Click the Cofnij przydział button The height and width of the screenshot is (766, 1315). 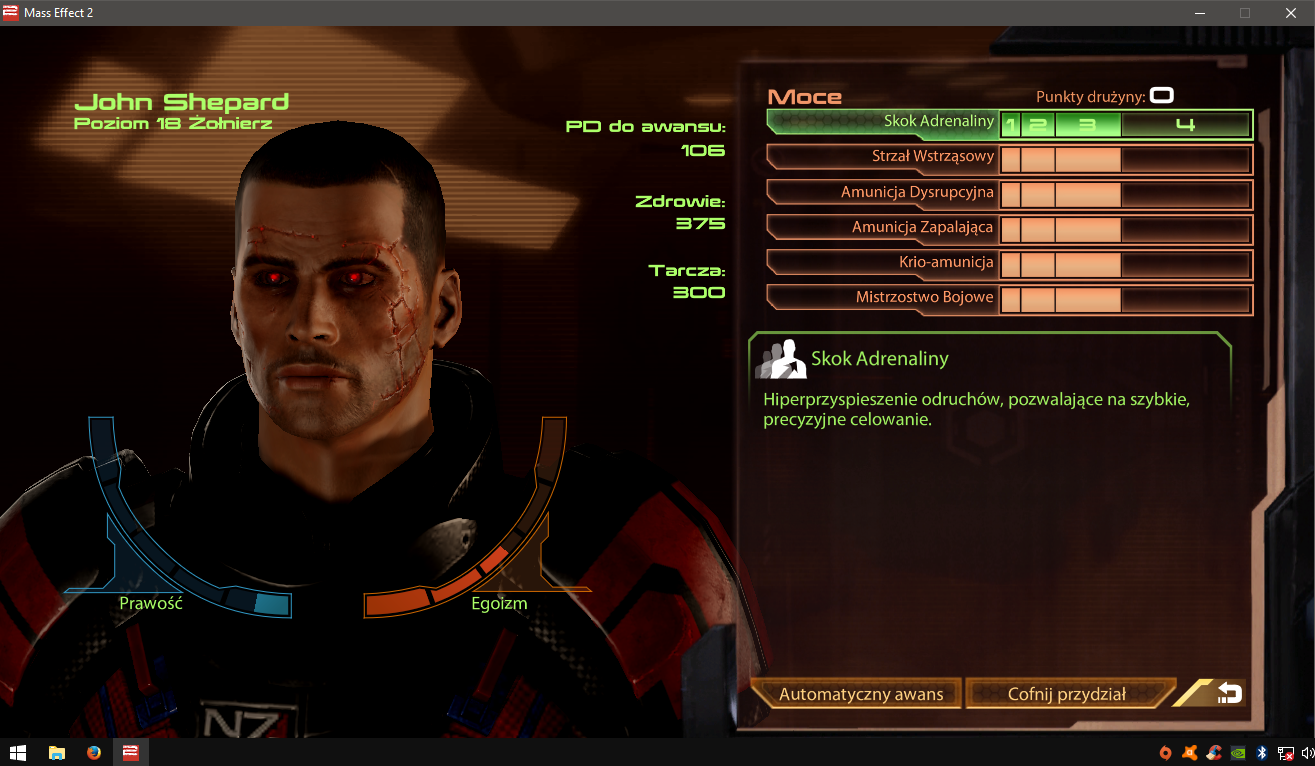[x=1068, y=693]
